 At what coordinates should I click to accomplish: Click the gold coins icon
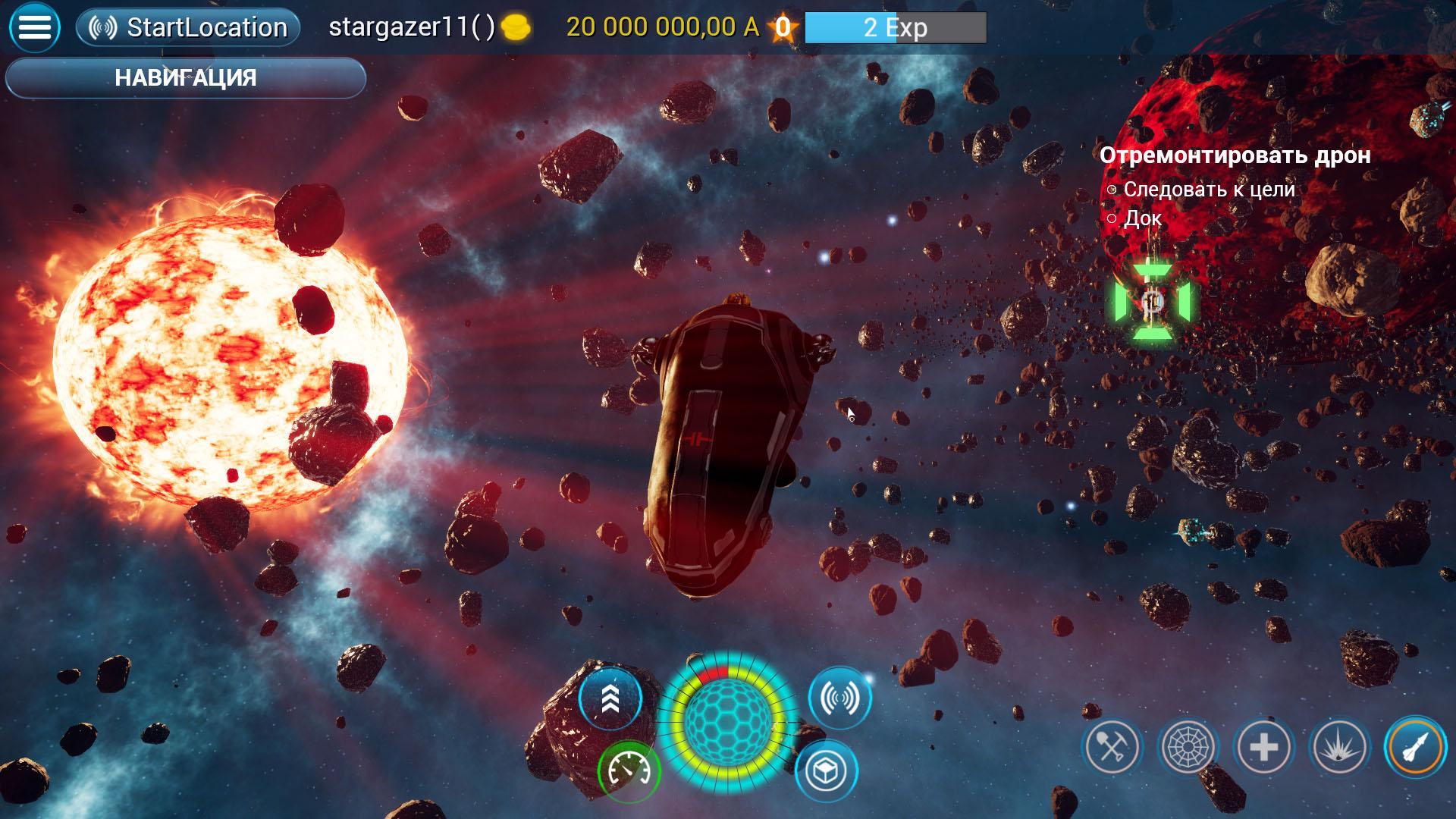(x=516, y=28)
